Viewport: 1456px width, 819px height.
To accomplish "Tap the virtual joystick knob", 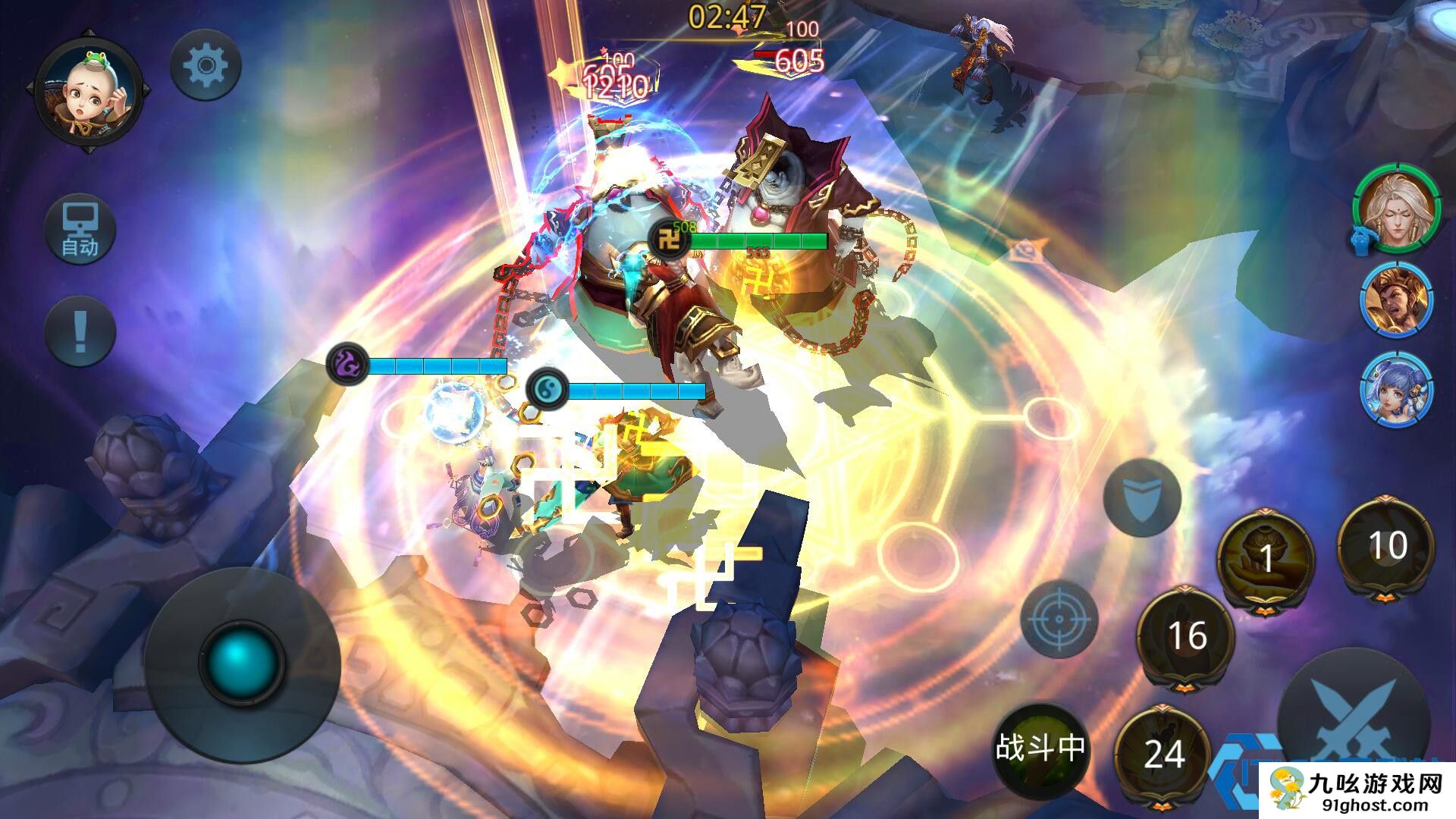I will point(242,661).
